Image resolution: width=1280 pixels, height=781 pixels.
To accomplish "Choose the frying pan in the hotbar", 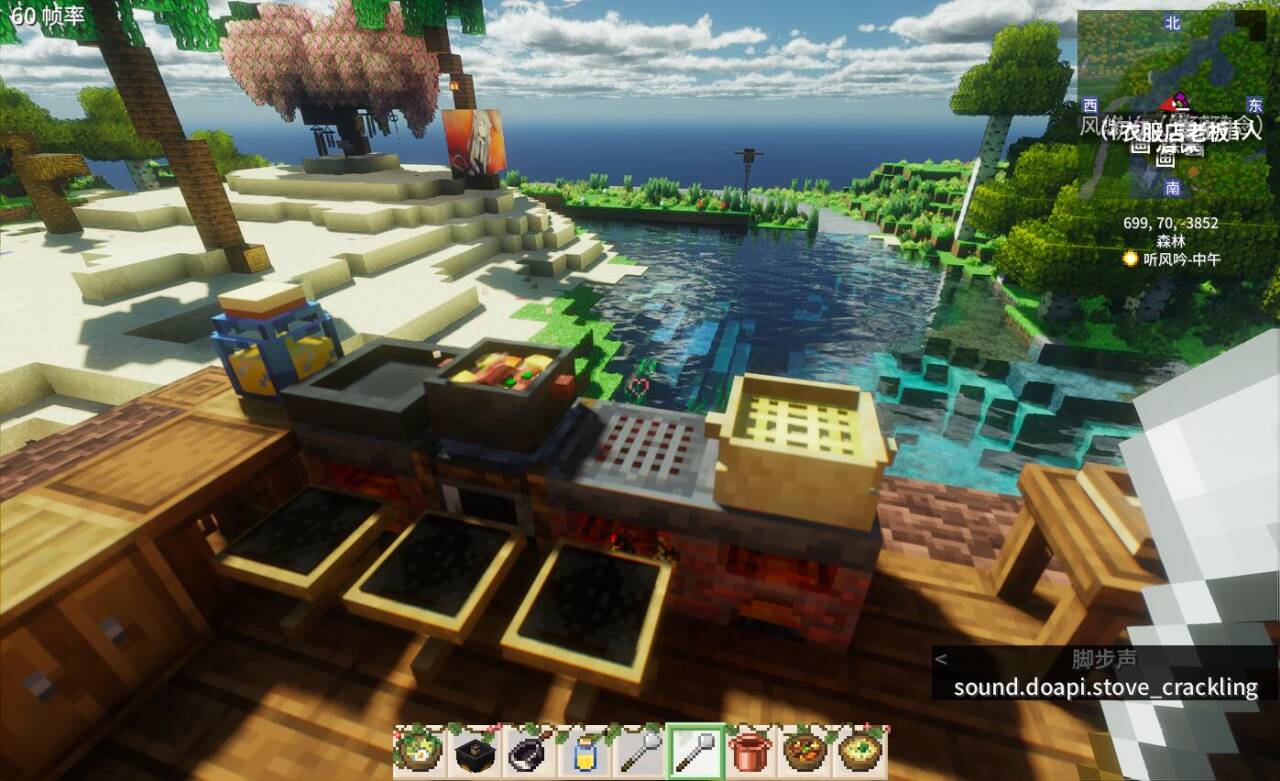I will tap(529, 751).
